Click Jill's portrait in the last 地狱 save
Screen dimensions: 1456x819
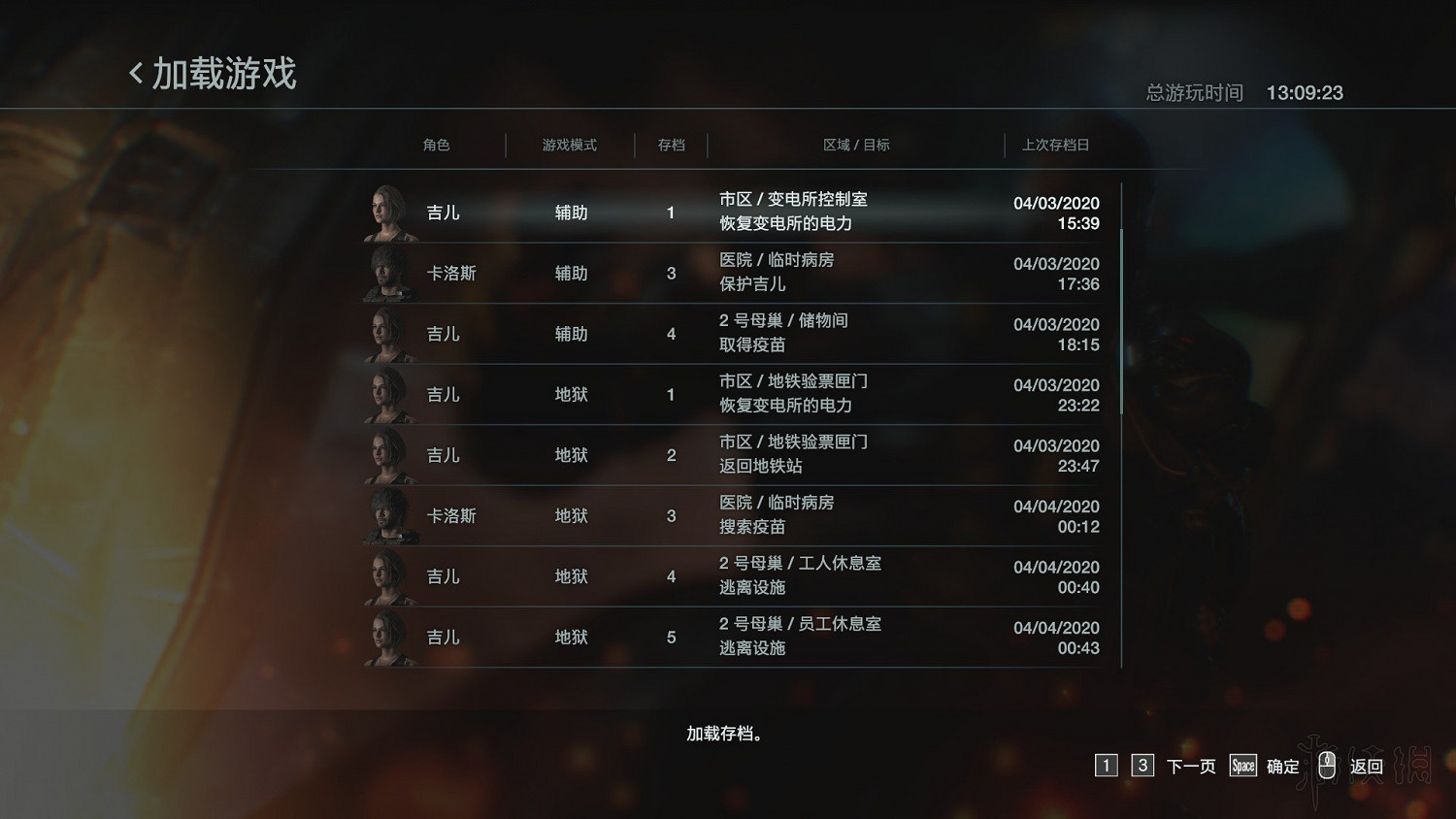pyautogui.click(x=387, y=637)
